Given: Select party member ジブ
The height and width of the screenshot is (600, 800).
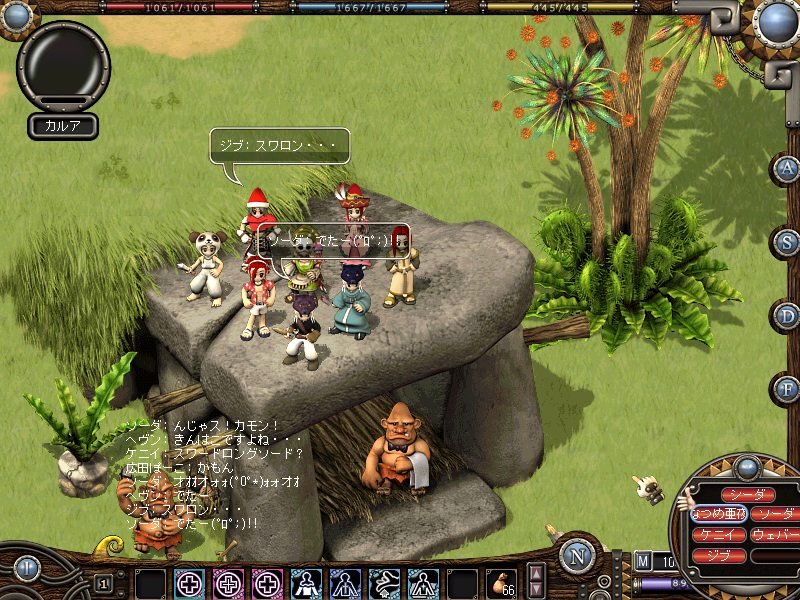Looking at the screenshot, I should [718, 555].
